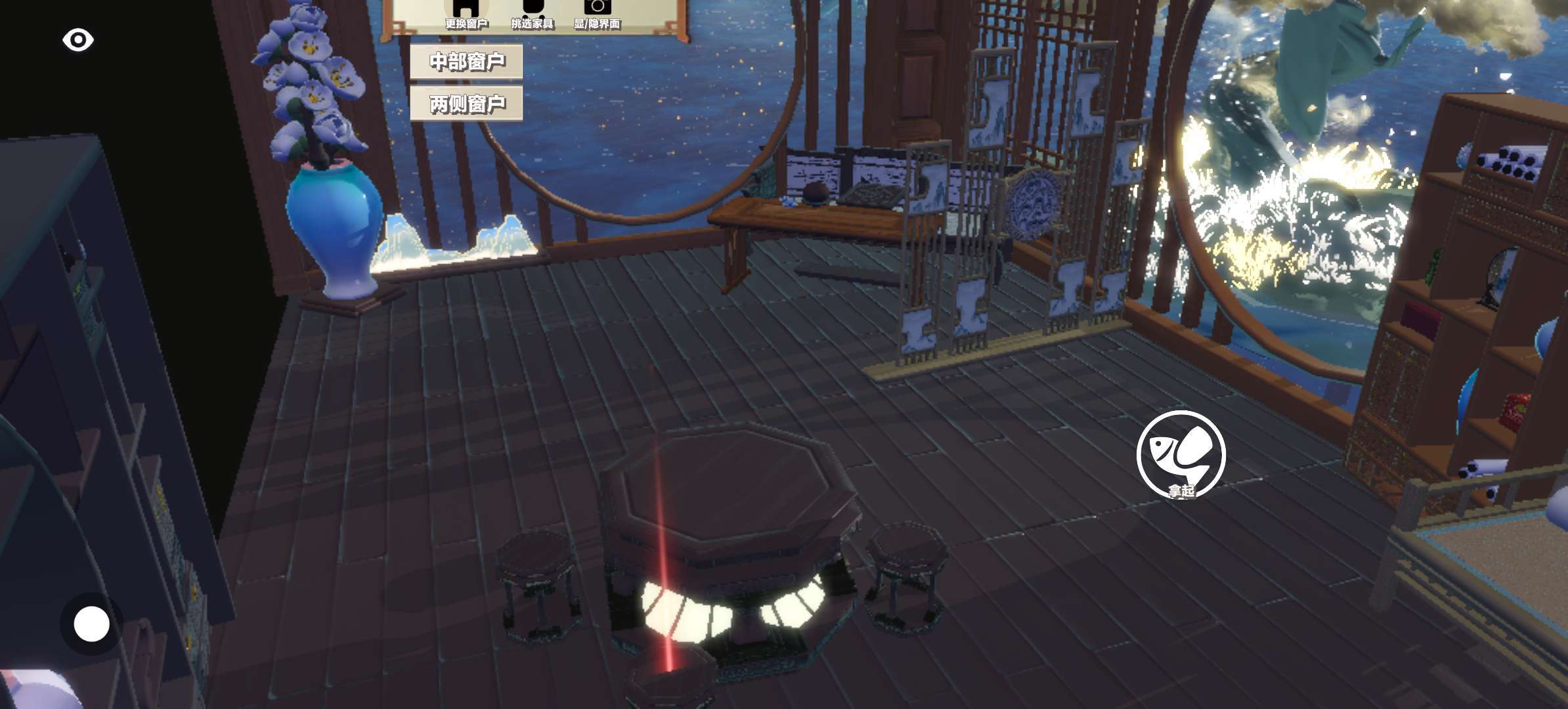1568x709 pixels.
Task: Open the 更换窗户 (change window) tool
Action: pos(466,14)
